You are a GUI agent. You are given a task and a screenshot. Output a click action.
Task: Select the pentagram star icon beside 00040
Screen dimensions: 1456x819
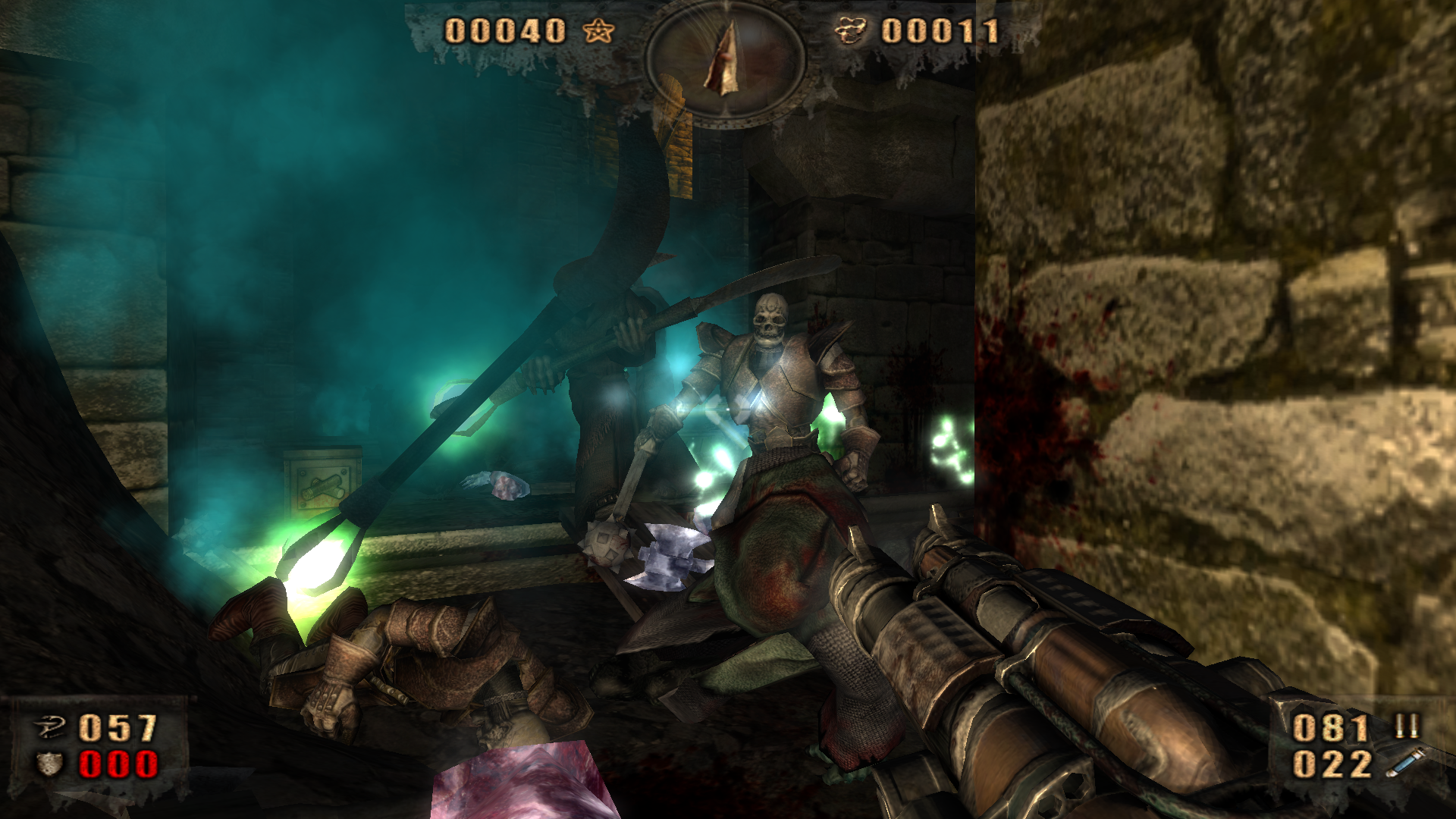click(x=598, y=31)
